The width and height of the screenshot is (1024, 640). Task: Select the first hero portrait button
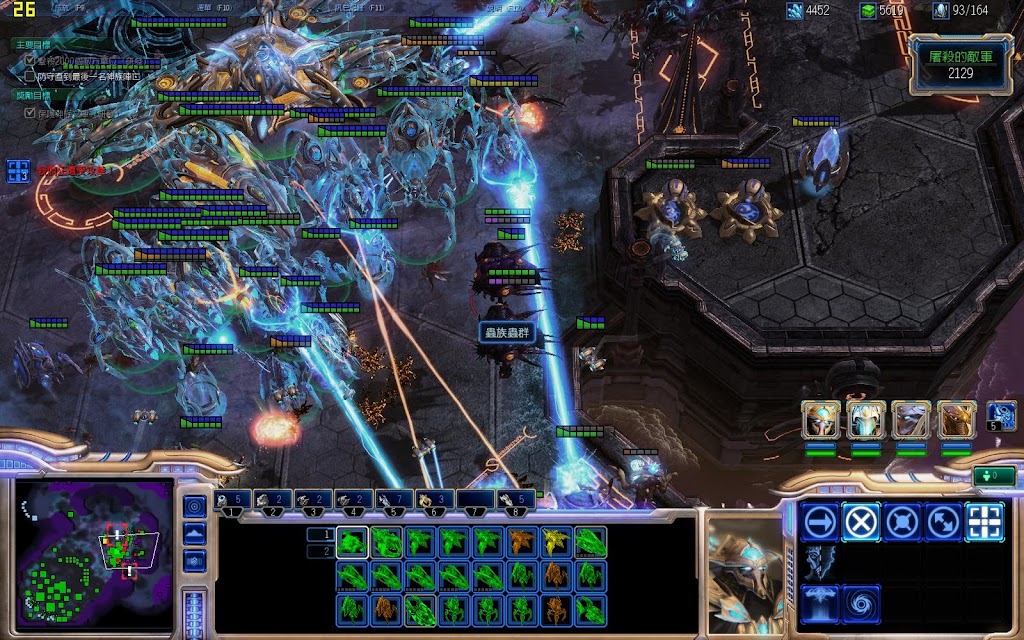pyautogui.click(x=820, y=421)
